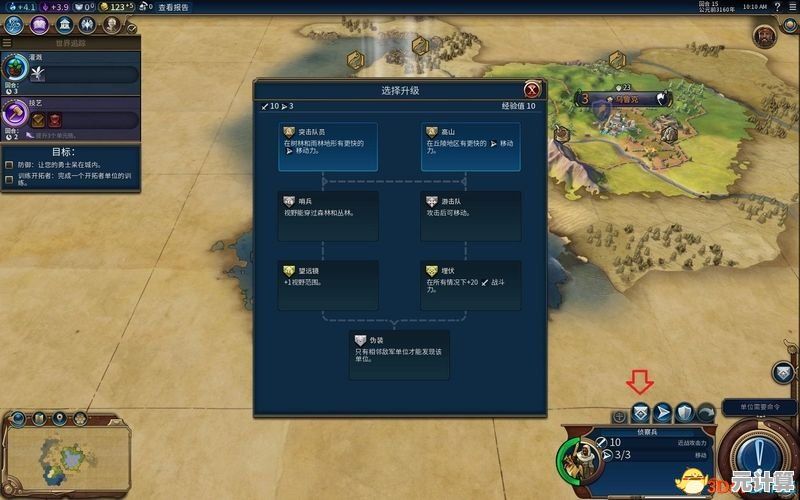Select the 游击队 promotion card
This screenshot has height=500, width=800.
471,216
